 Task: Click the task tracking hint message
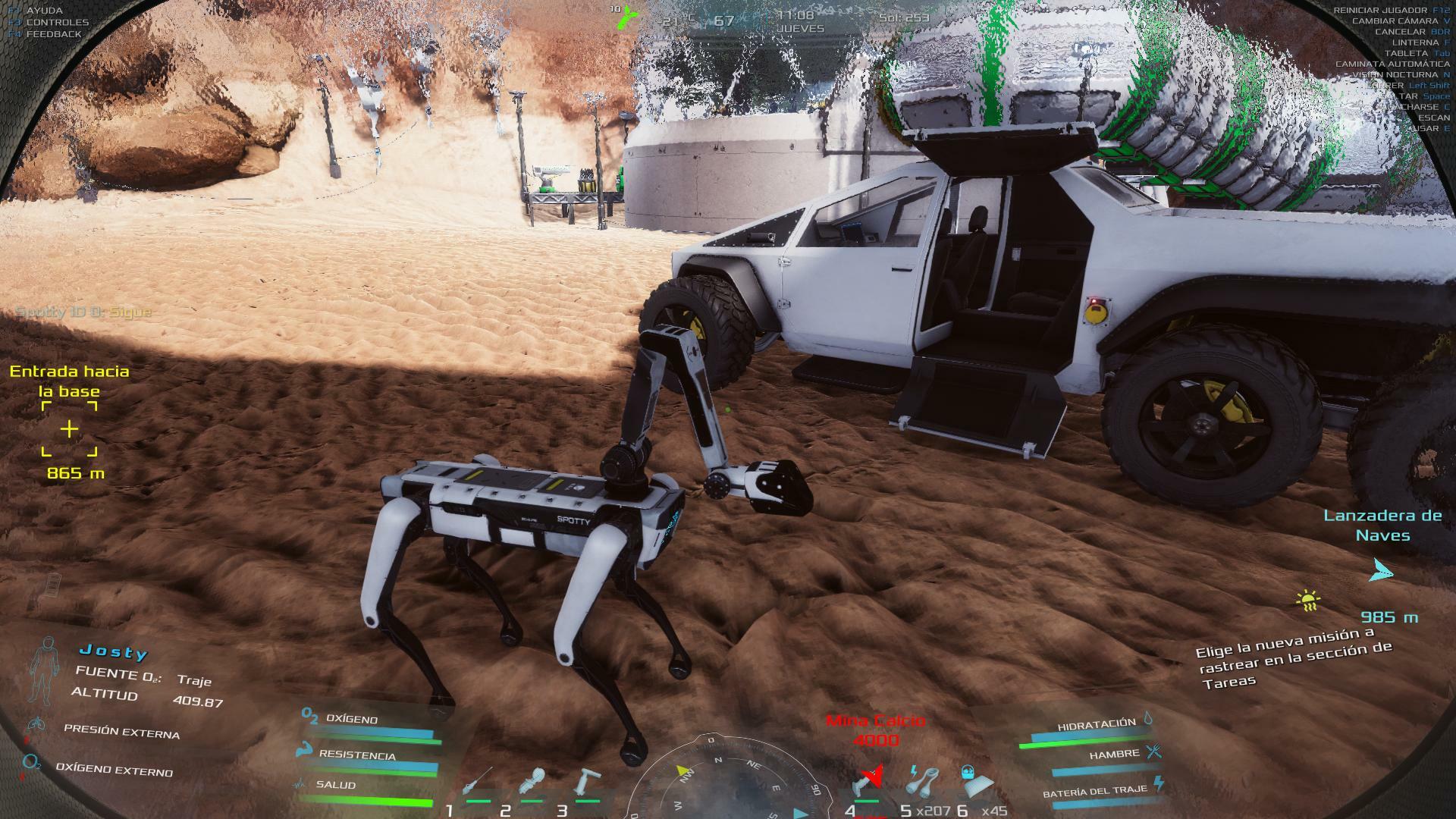tap(1294, 657)
